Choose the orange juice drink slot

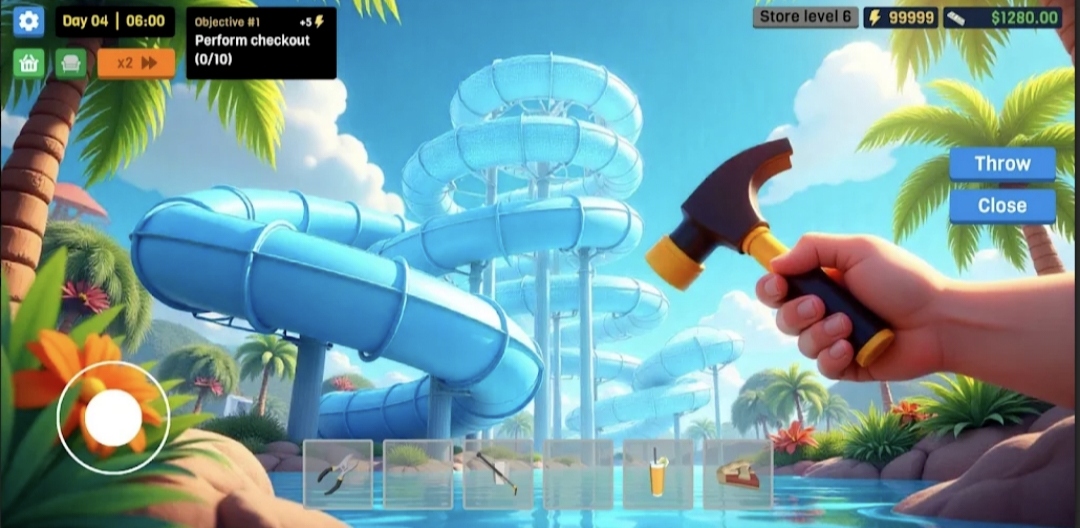tap(658, 473)
